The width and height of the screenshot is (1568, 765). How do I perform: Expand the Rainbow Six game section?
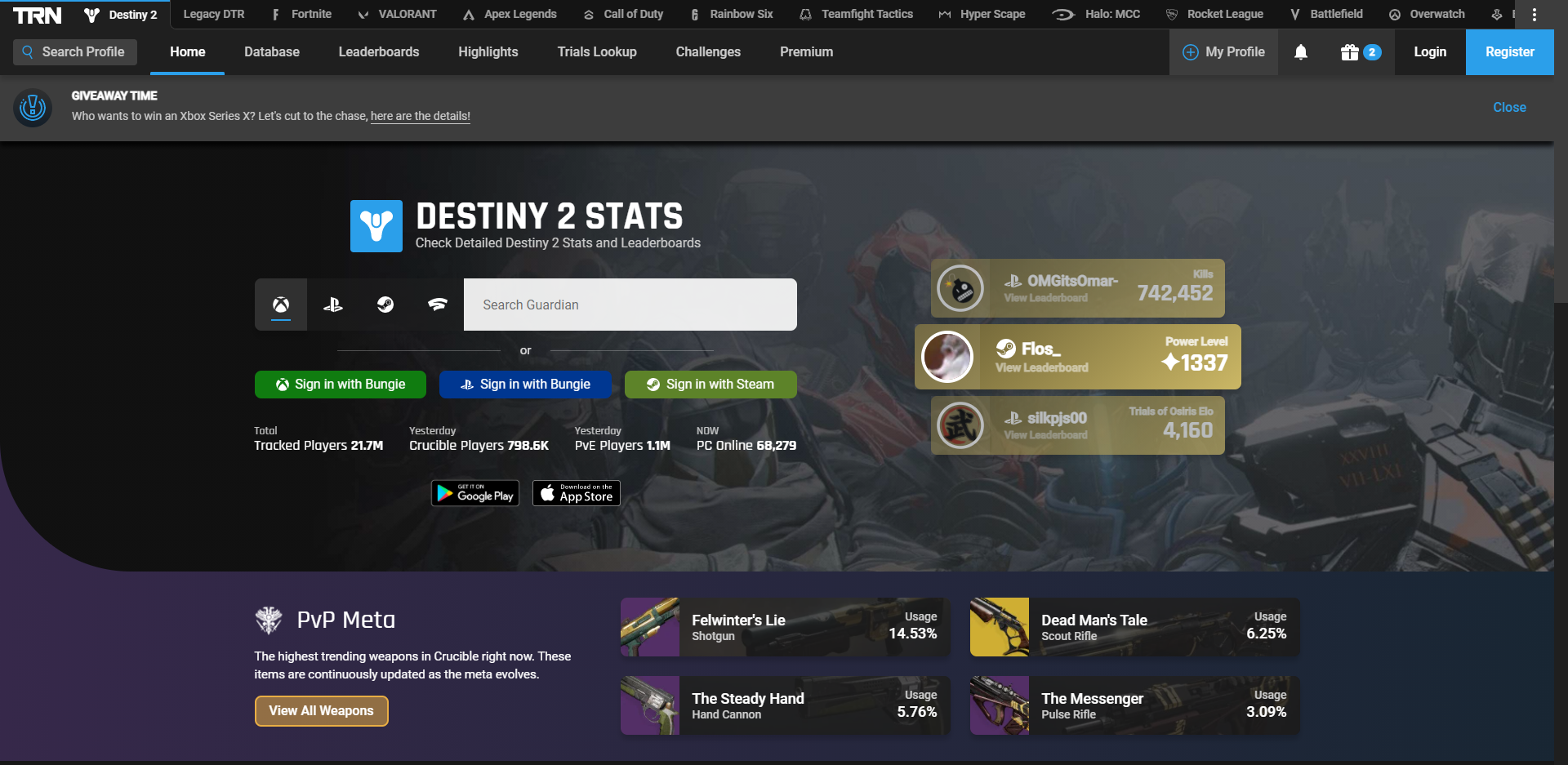(x=732, y=14)
